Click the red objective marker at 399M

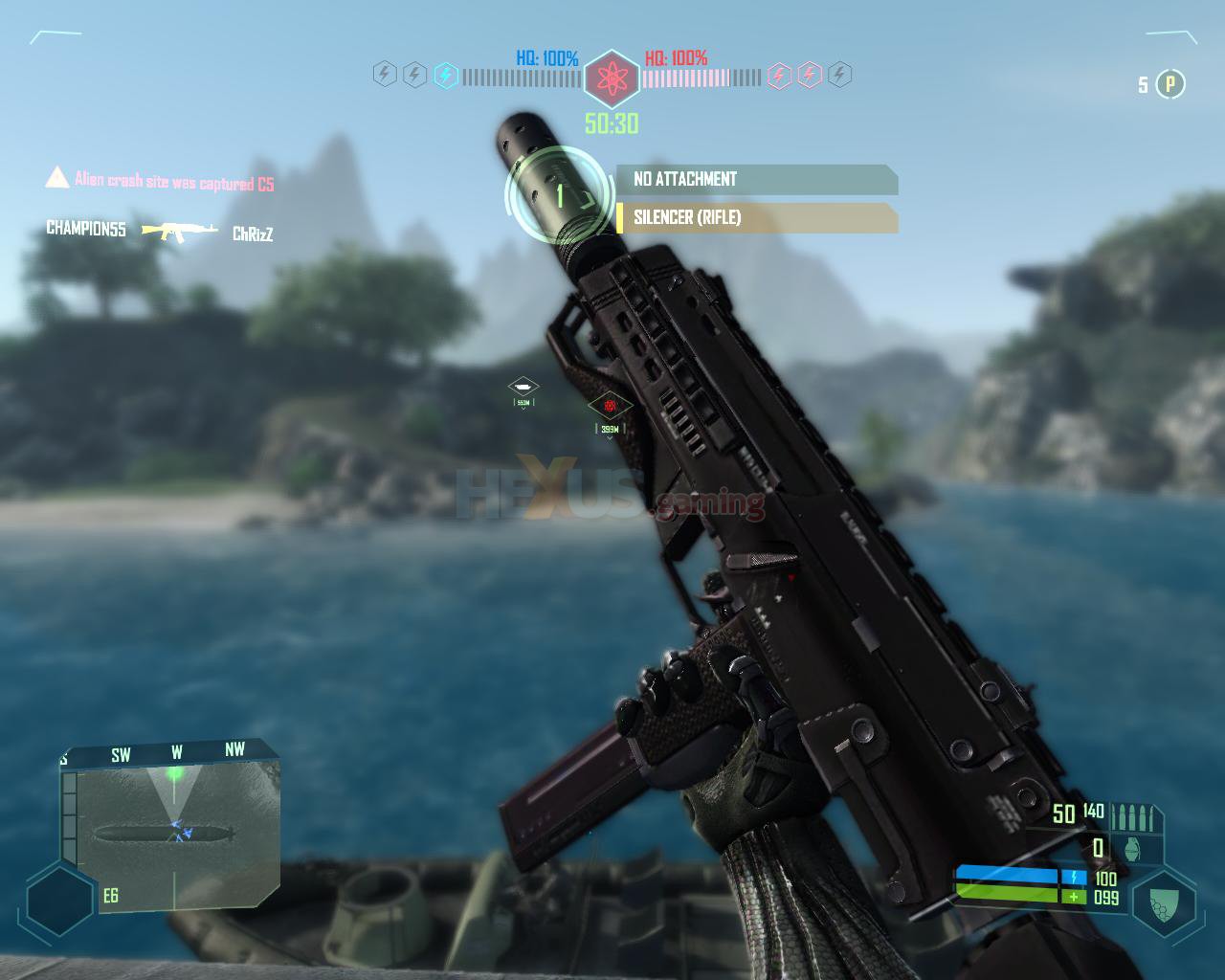pos(610,407)
